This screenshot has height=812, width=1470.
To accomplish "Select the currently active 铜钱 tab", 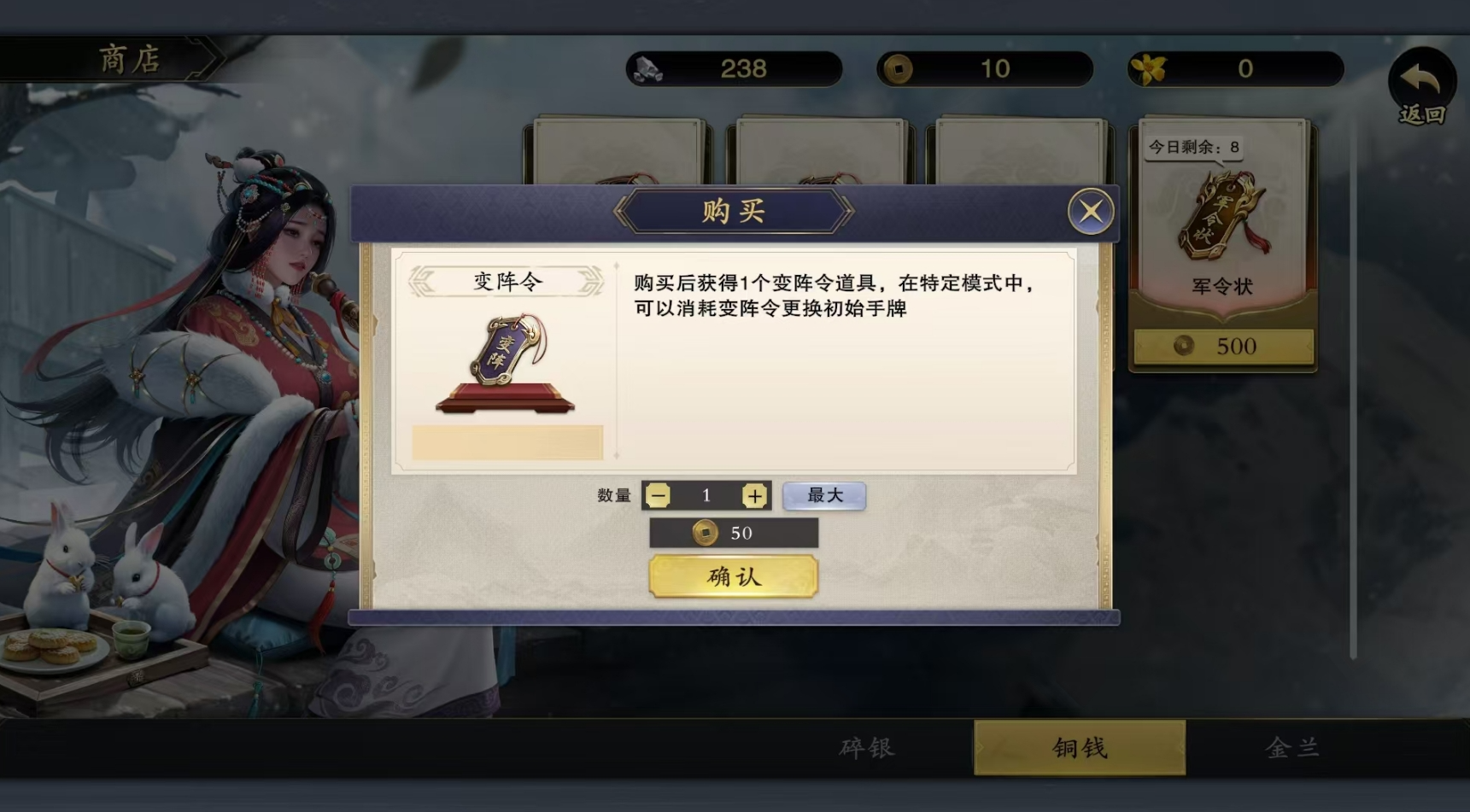I will 1080,747.
